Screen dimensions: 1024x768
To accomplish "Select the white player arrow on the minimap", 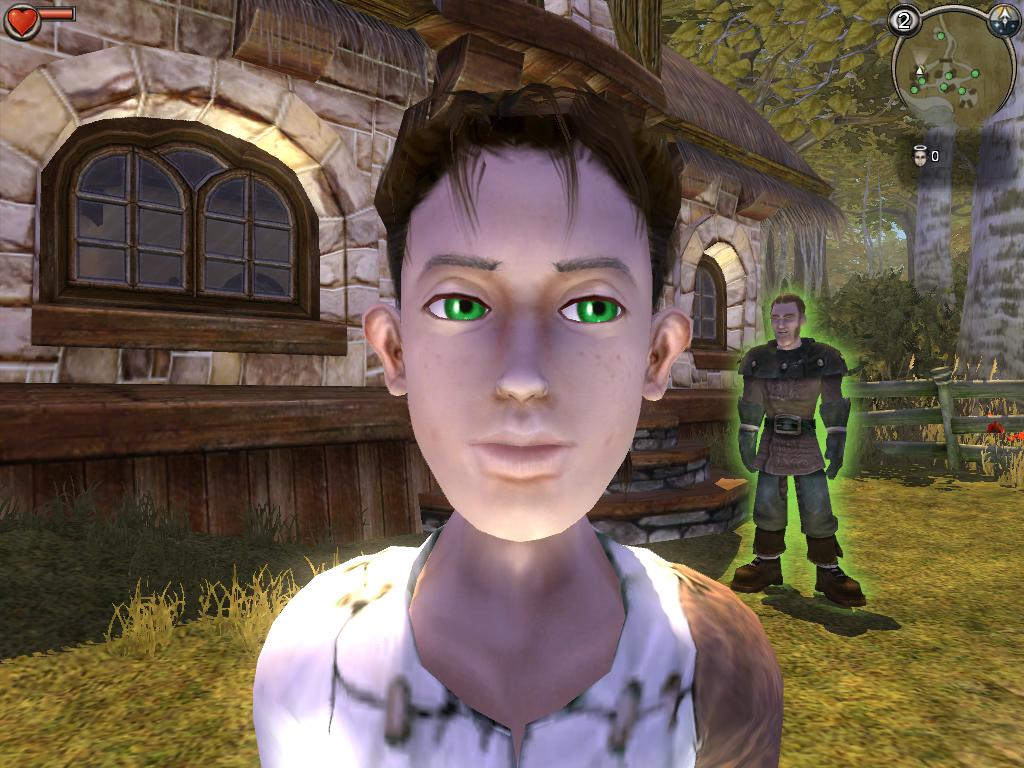I will 918,72.
